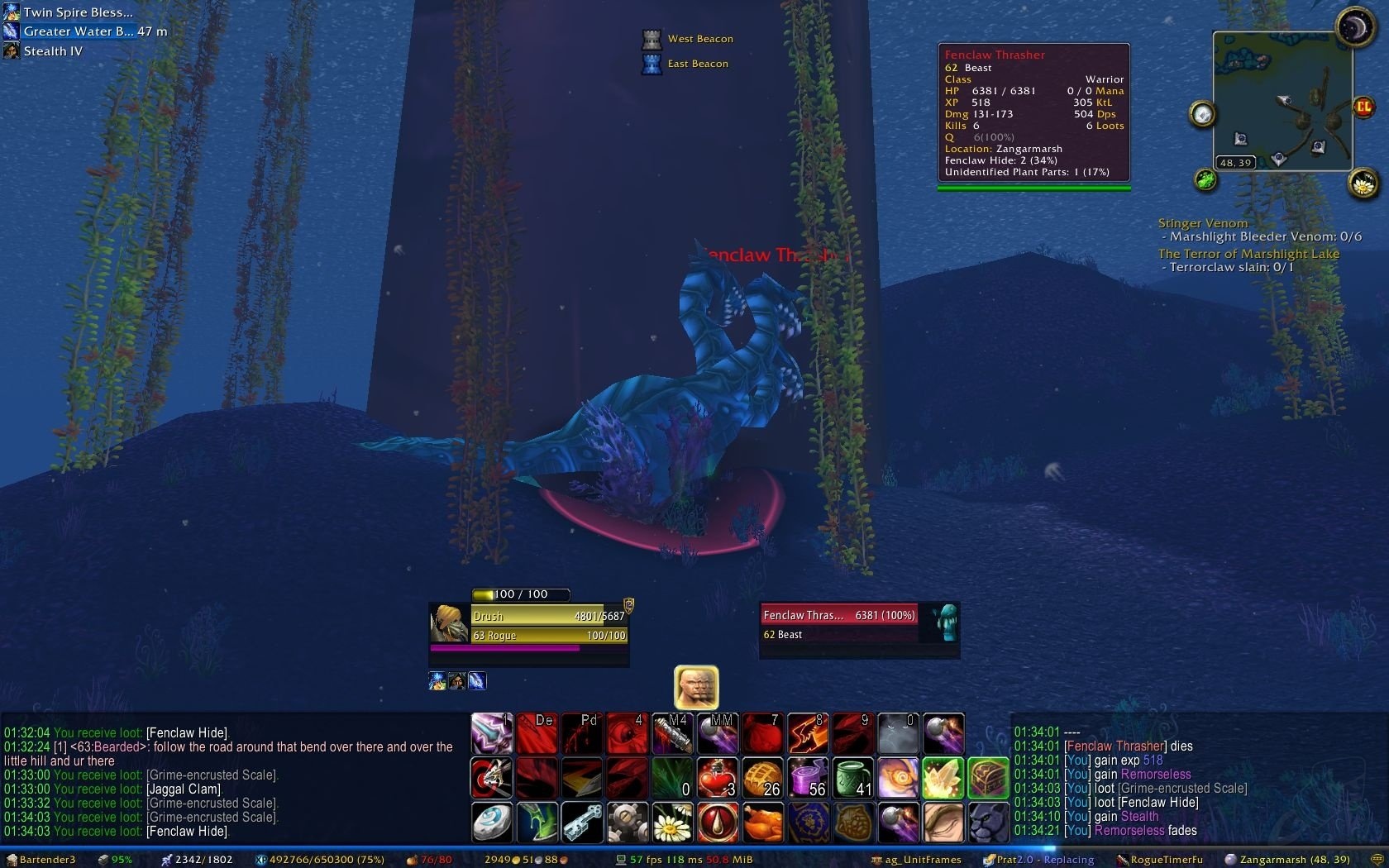Screen dimensions: 1389x868
Task: Click the white daisy herb ability
Action: point(672,823)
